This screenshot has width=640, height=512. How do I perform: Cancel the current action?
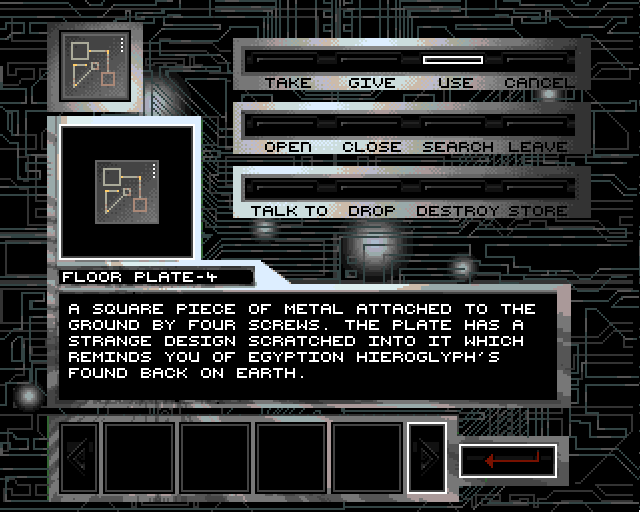tap(538, 82)
